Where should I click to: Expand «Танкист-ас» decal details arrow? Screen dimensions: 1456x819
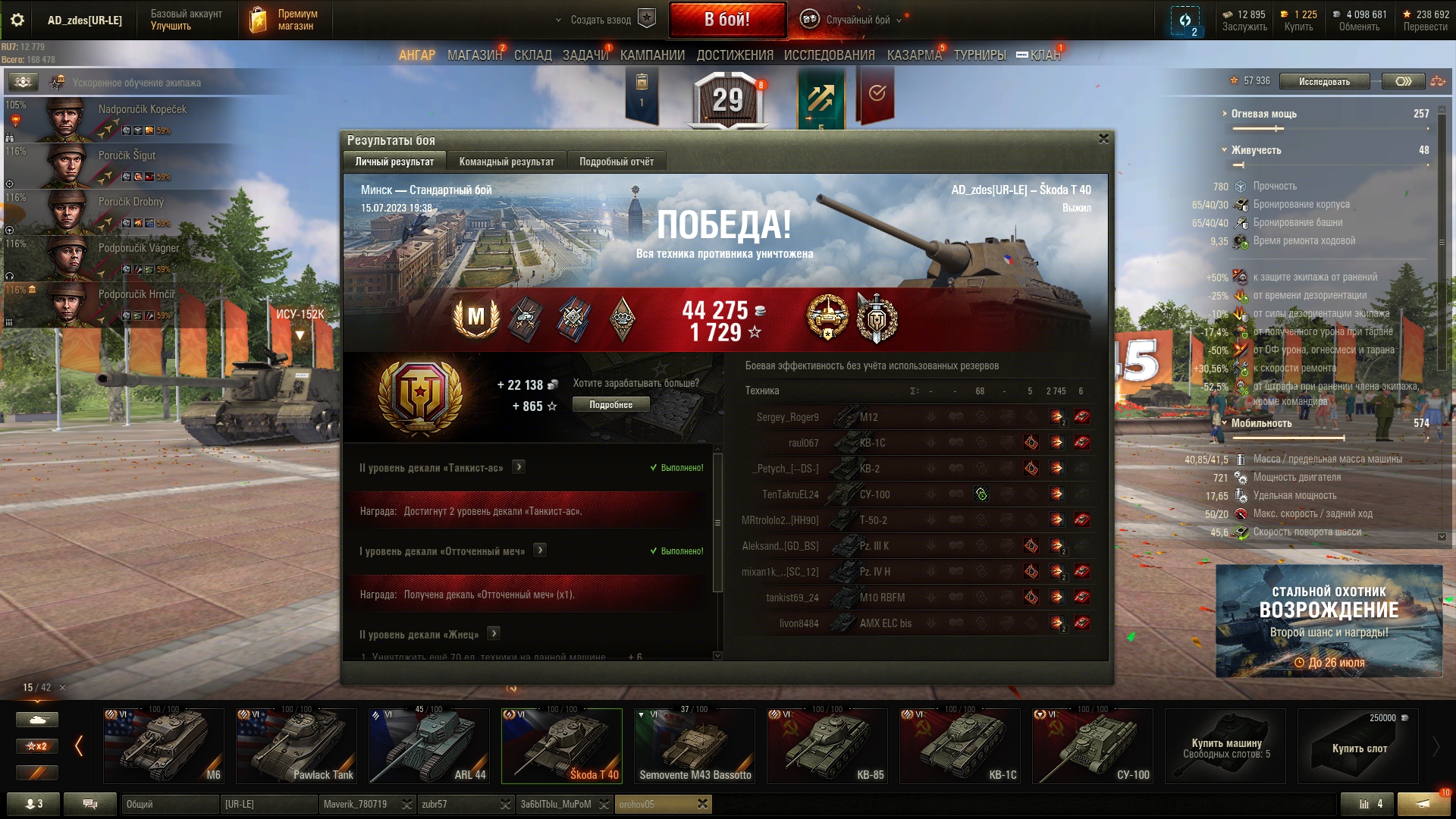click(x=518, y=468)
